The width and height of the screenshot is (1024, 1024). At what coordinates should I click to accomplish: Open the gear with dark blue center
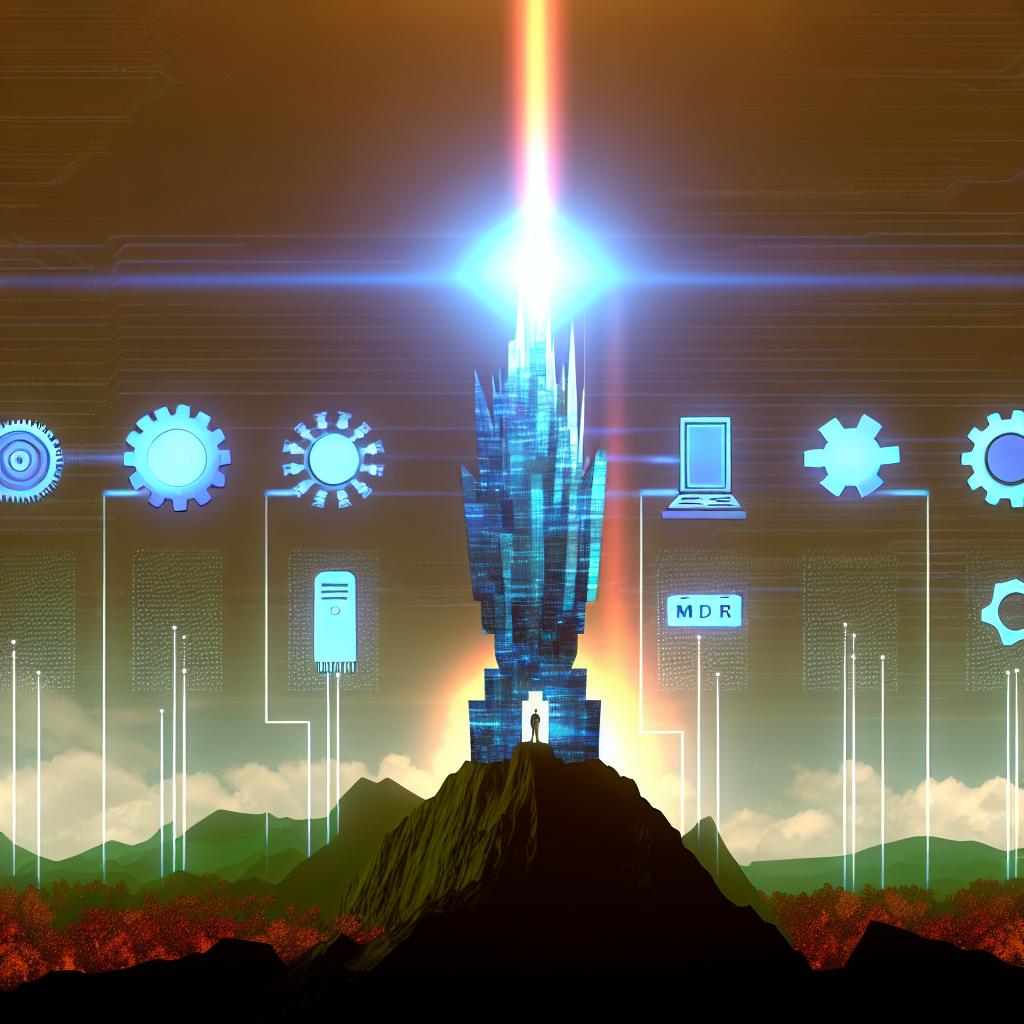coord(999,459)
